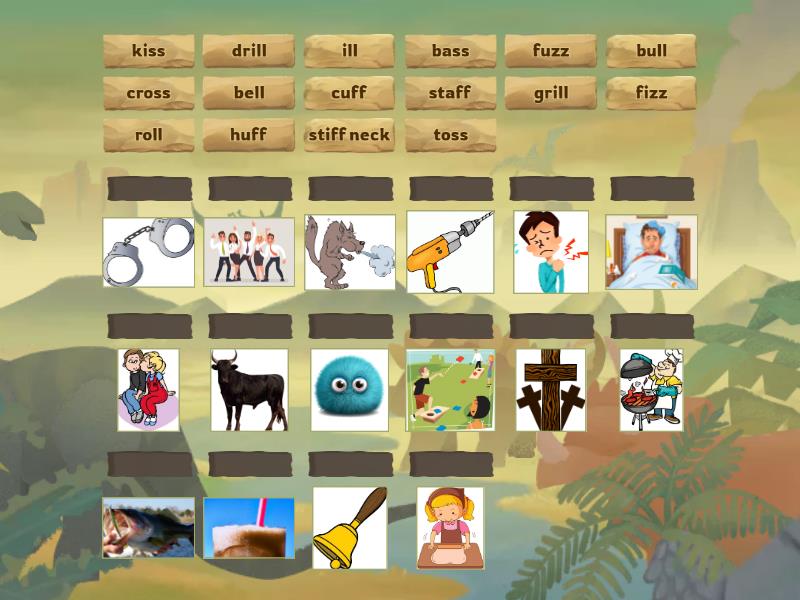
Task: Choose the black bull picture
Action: click(249, 389)
